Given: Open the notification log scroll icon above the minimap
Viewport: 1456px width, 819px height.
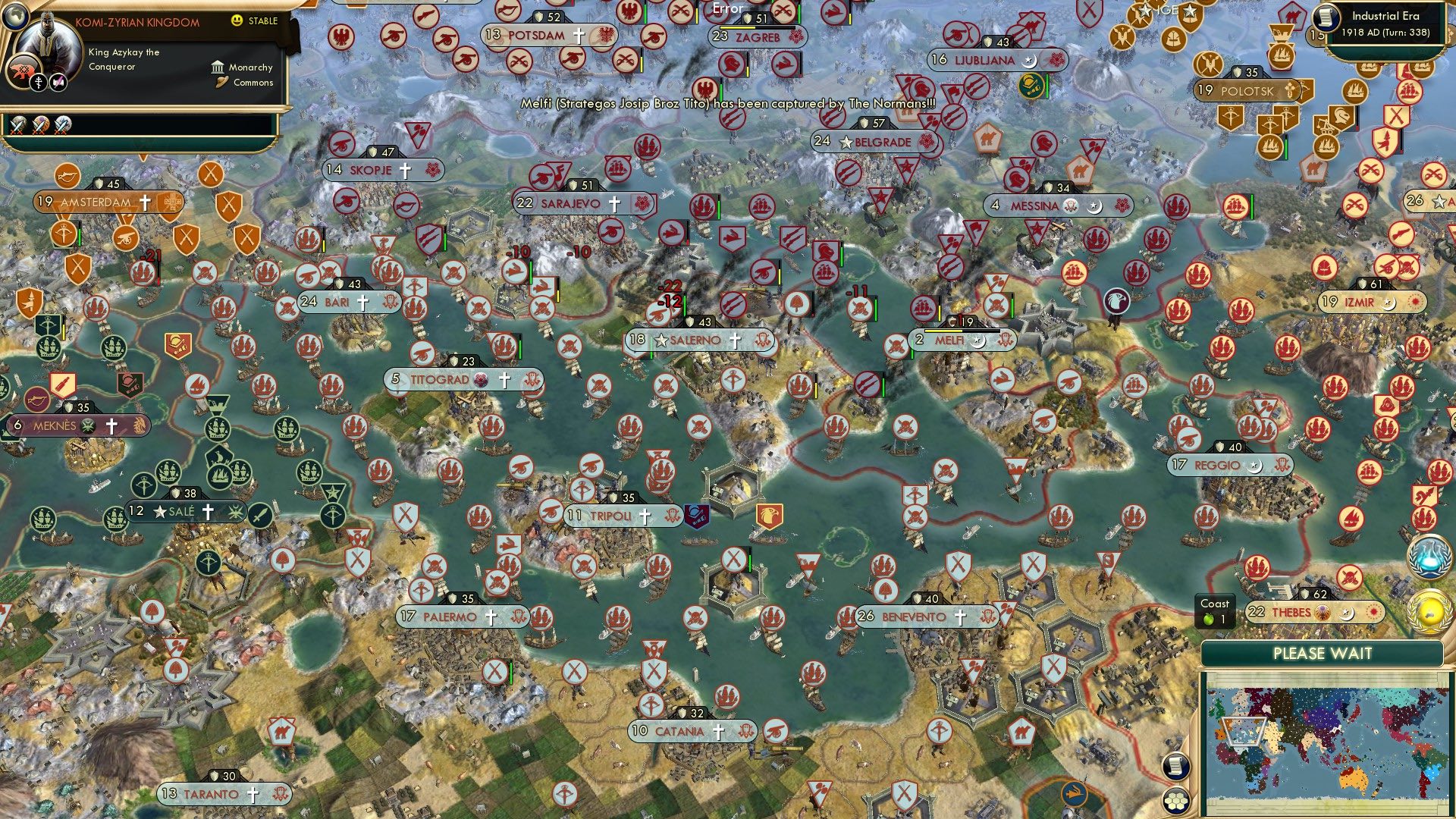Looking at the screenshot, I should click(x=1175, y=766).
